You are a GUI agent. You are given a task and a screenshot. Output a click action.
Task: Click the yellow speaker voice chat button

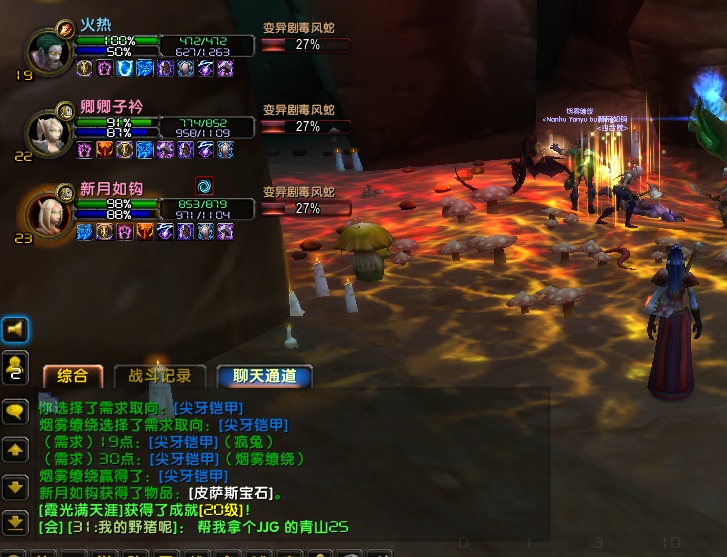(x=15, y=329)
